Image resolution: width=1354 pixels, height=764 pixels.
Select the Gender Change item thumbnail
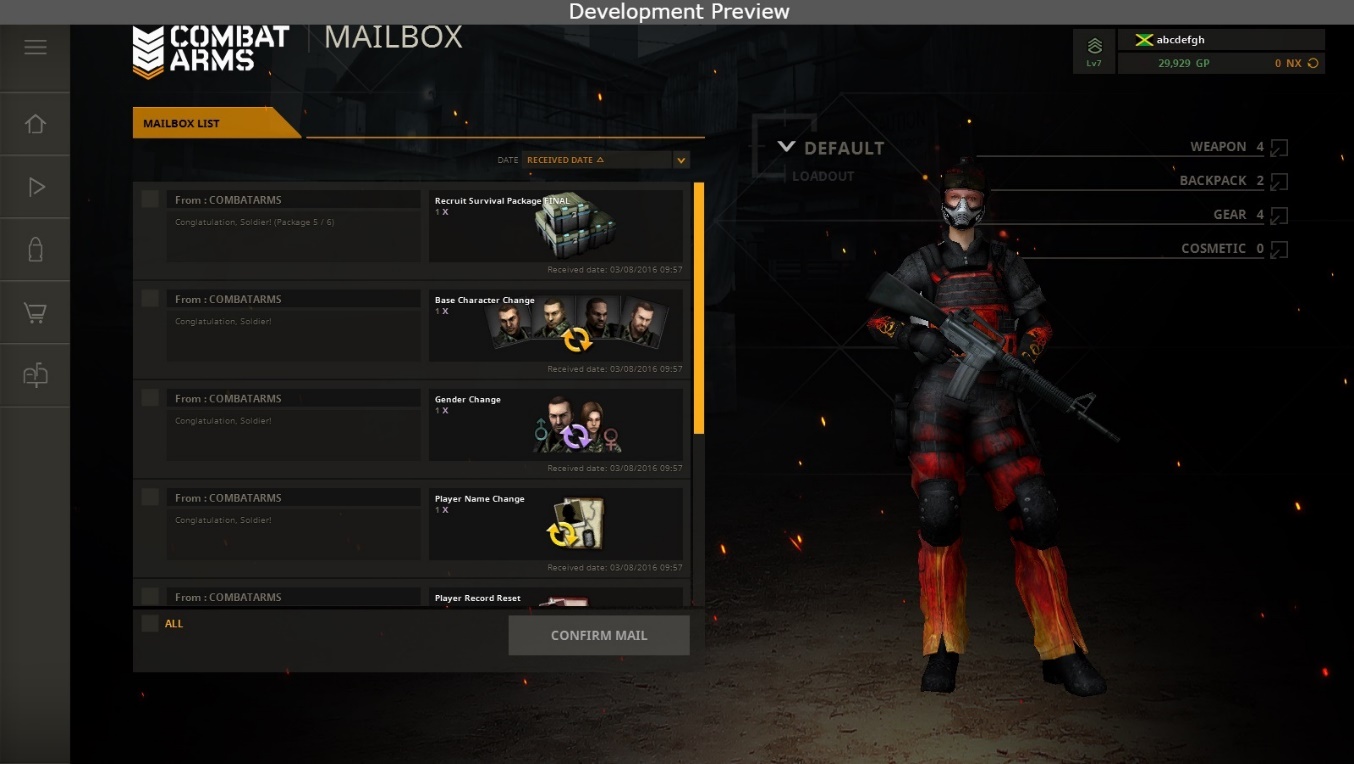tap(576, 426)
